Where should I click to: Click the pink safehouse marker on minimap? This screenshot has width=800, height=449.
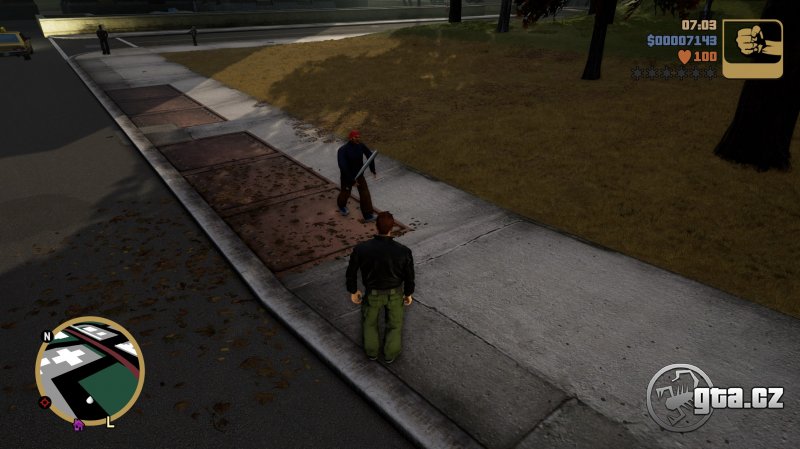click(x=78, y=424)
